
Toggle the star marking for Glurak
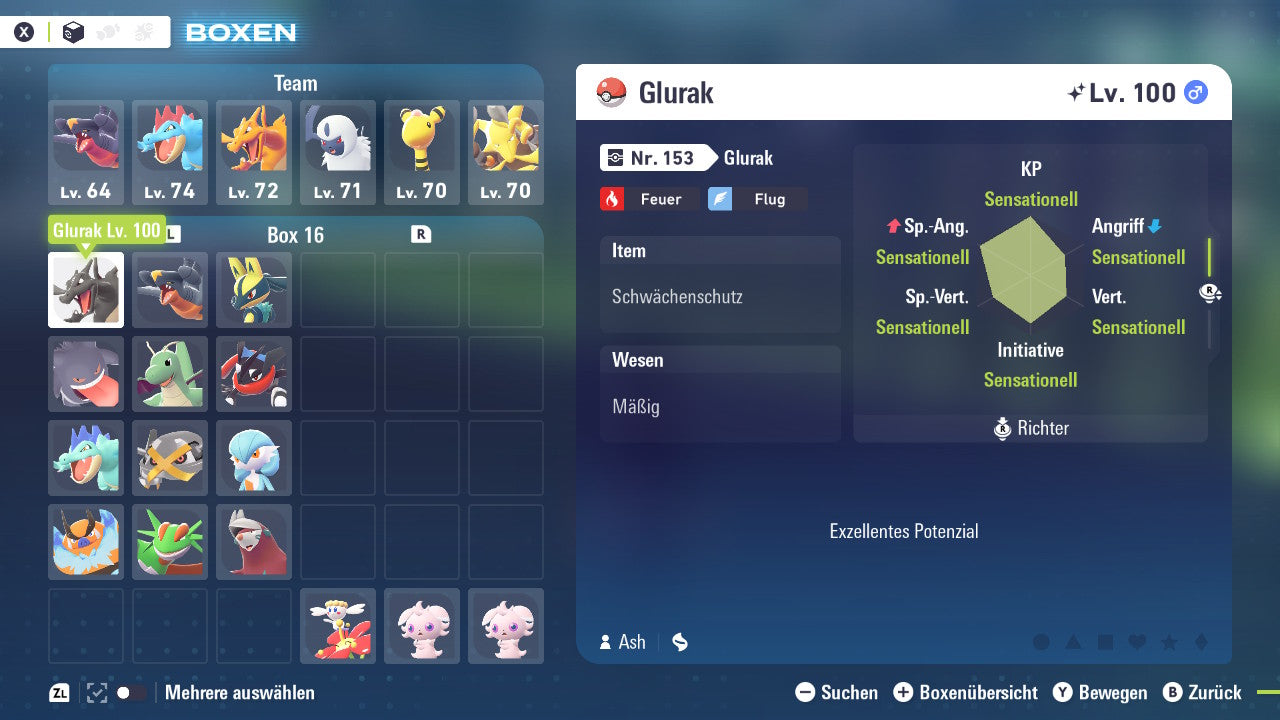click(1169, 642)
